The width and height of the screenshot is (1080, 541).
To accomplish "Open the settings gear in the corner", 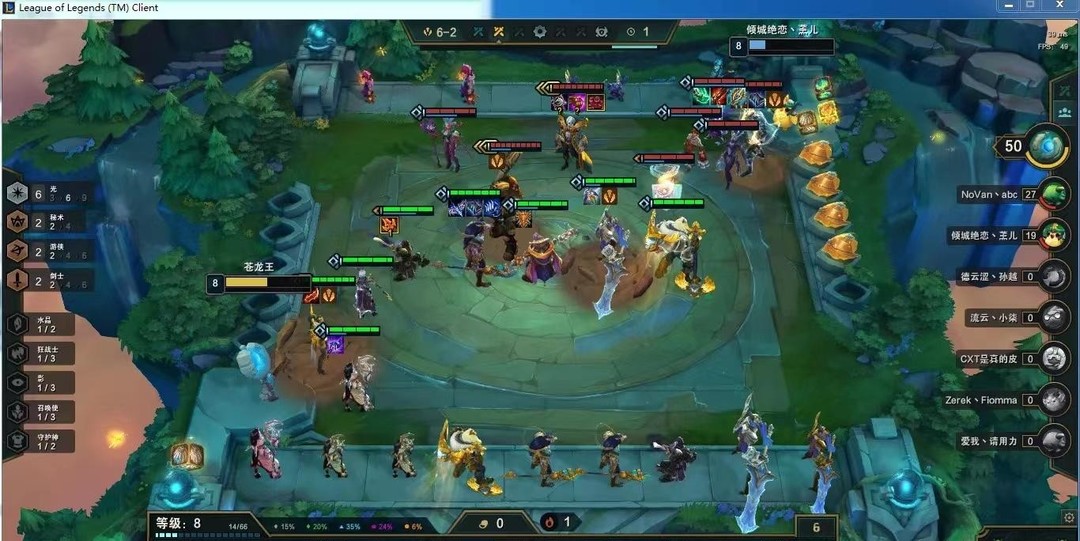I will click(x=1068, y=517).
